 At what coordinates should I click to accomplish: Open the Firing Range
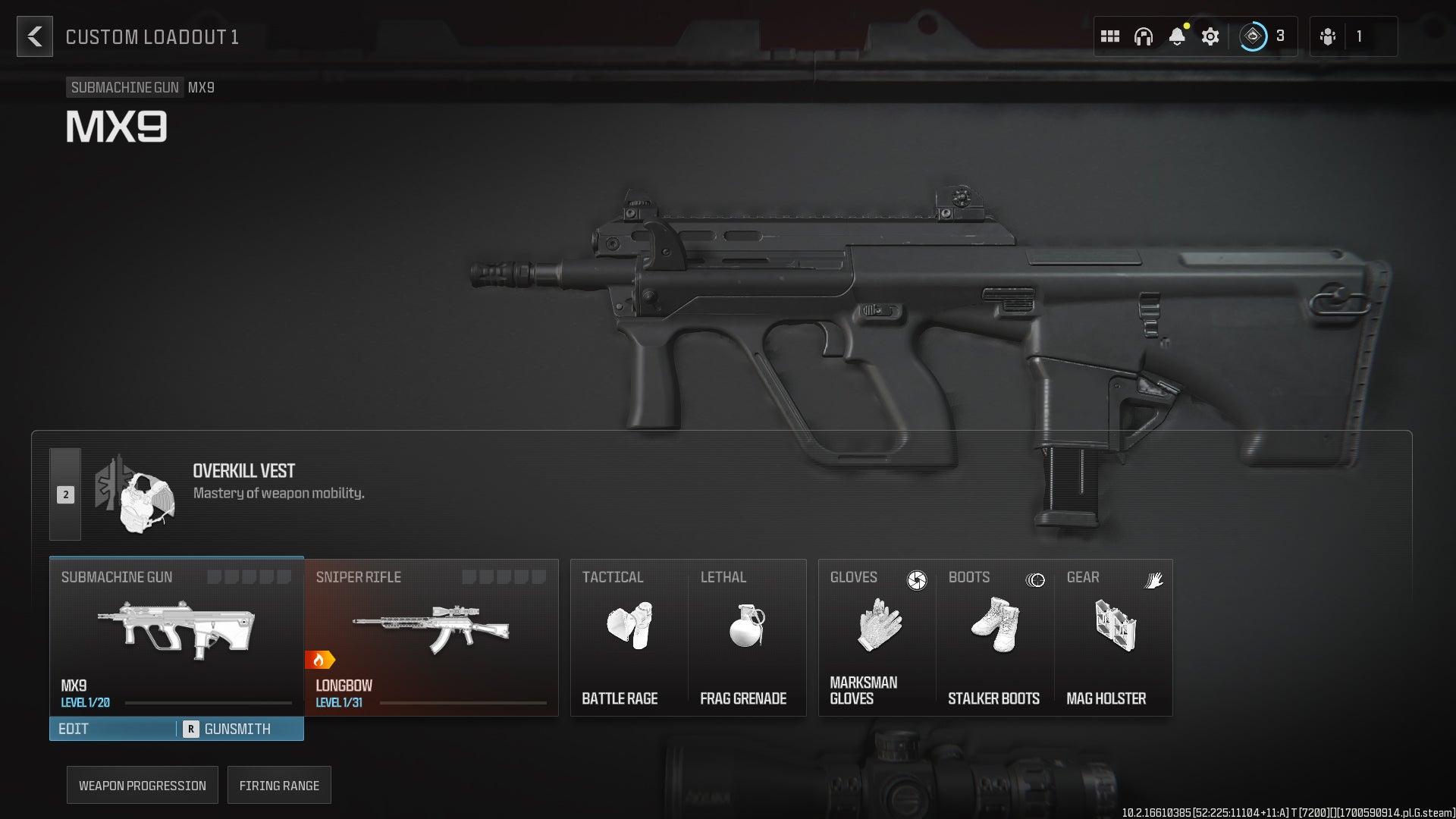click(279, 785)
